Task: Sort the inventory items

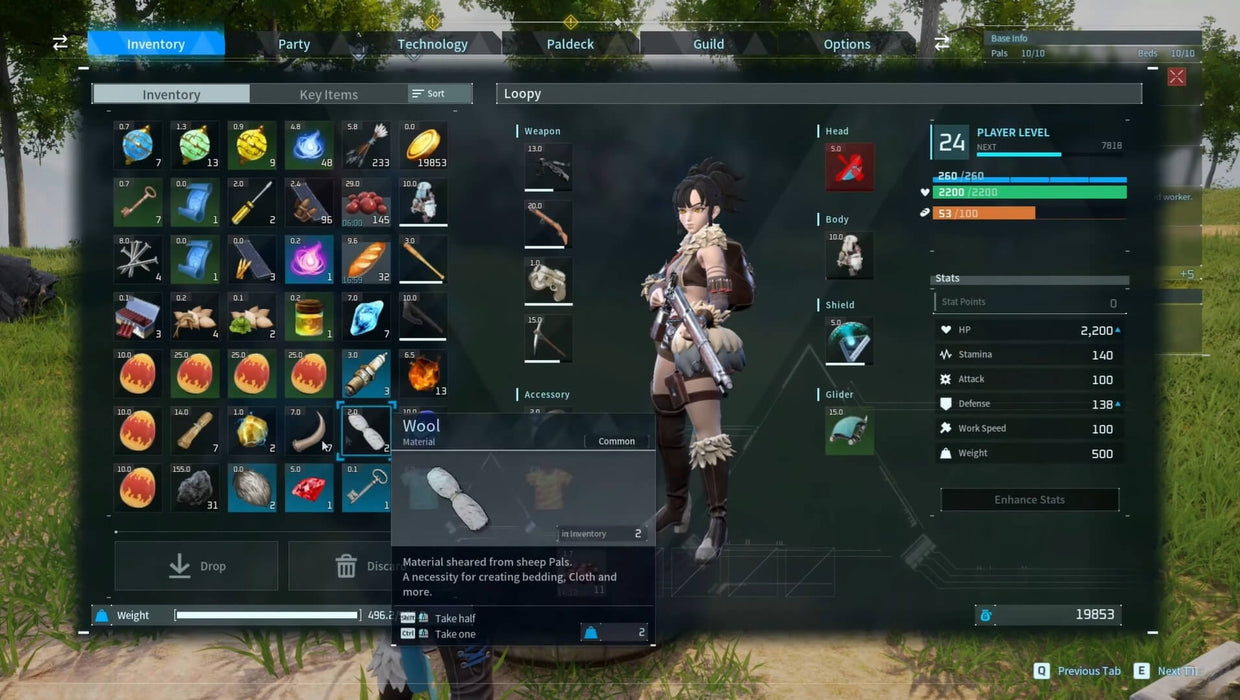Action: click(x=439, y=94)
